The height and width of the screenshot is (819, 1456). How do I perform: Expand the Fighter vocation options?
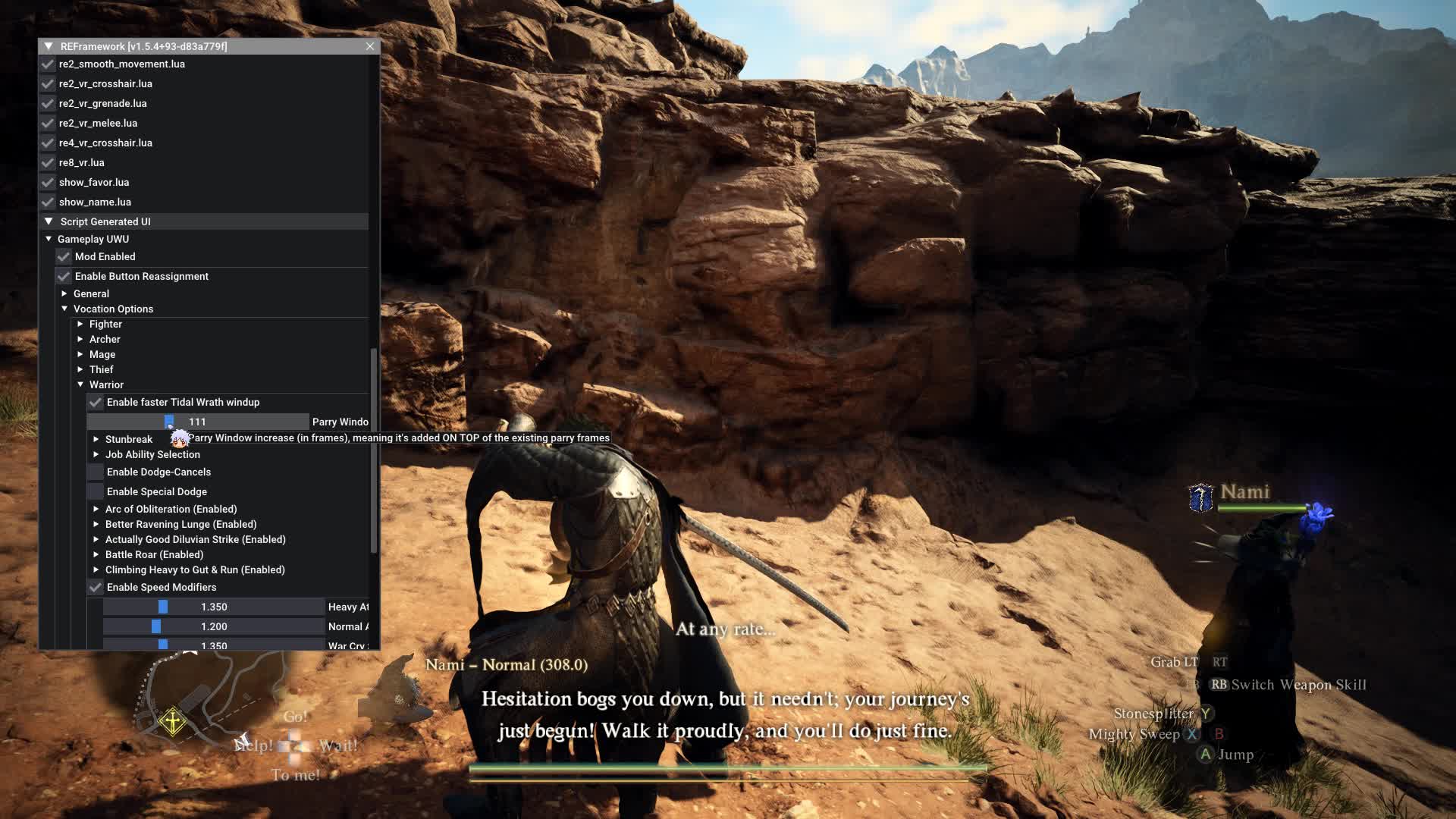[80, 324]
